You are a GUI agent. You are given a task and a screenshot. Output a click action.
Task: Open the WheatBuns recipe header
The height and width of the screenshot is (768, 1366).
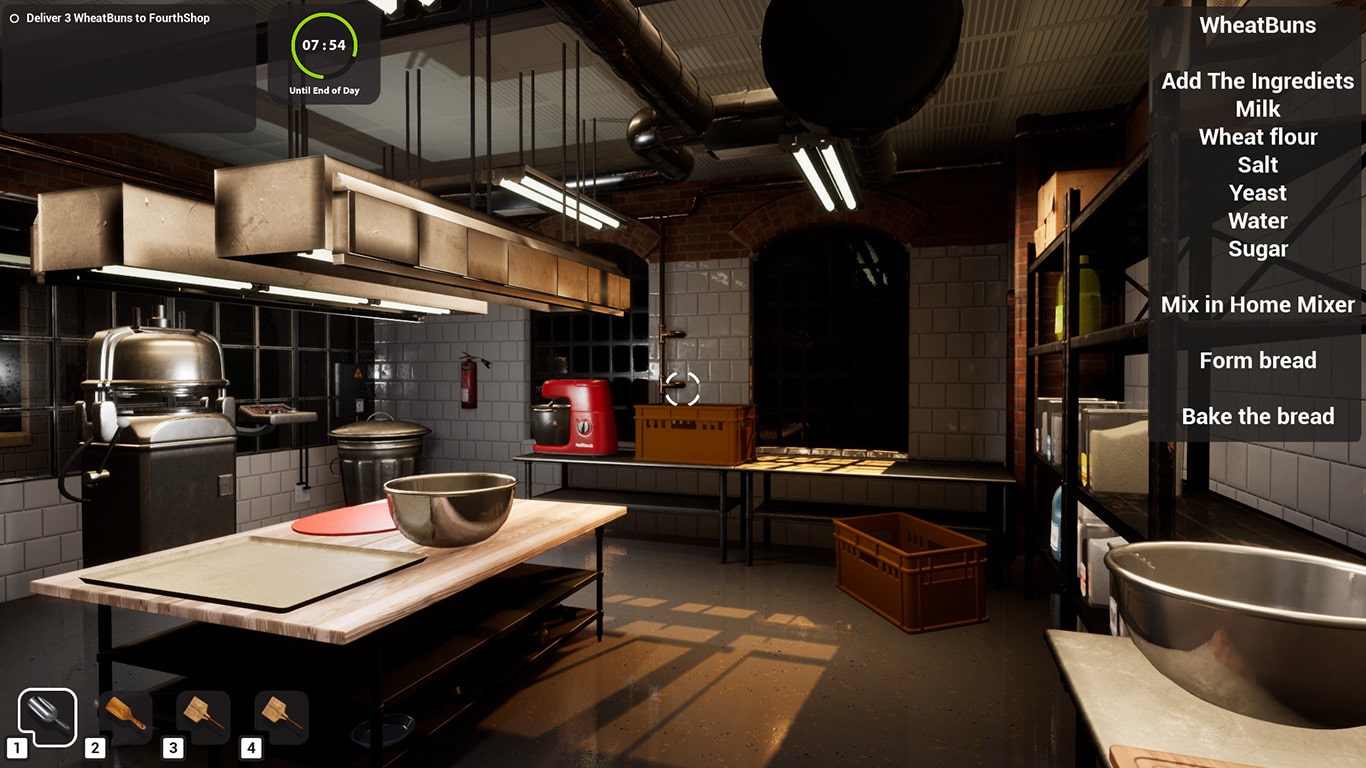pos(1257,25)
